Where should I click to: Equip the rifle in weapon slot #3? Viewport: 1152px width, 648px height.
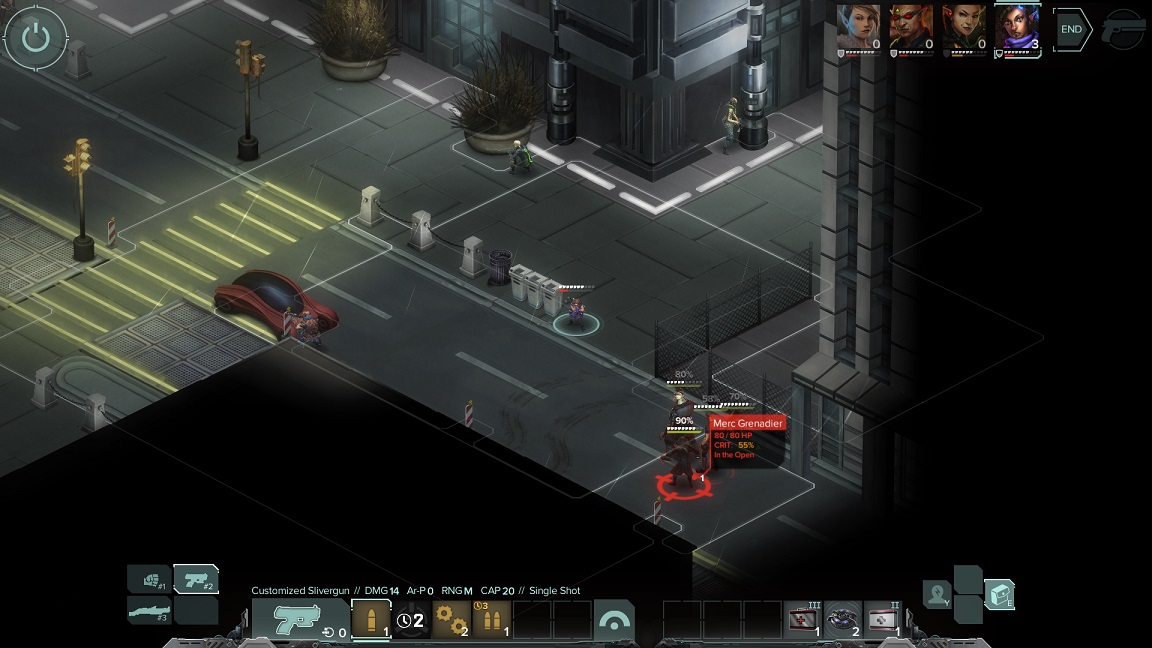[x=149, y=609]
